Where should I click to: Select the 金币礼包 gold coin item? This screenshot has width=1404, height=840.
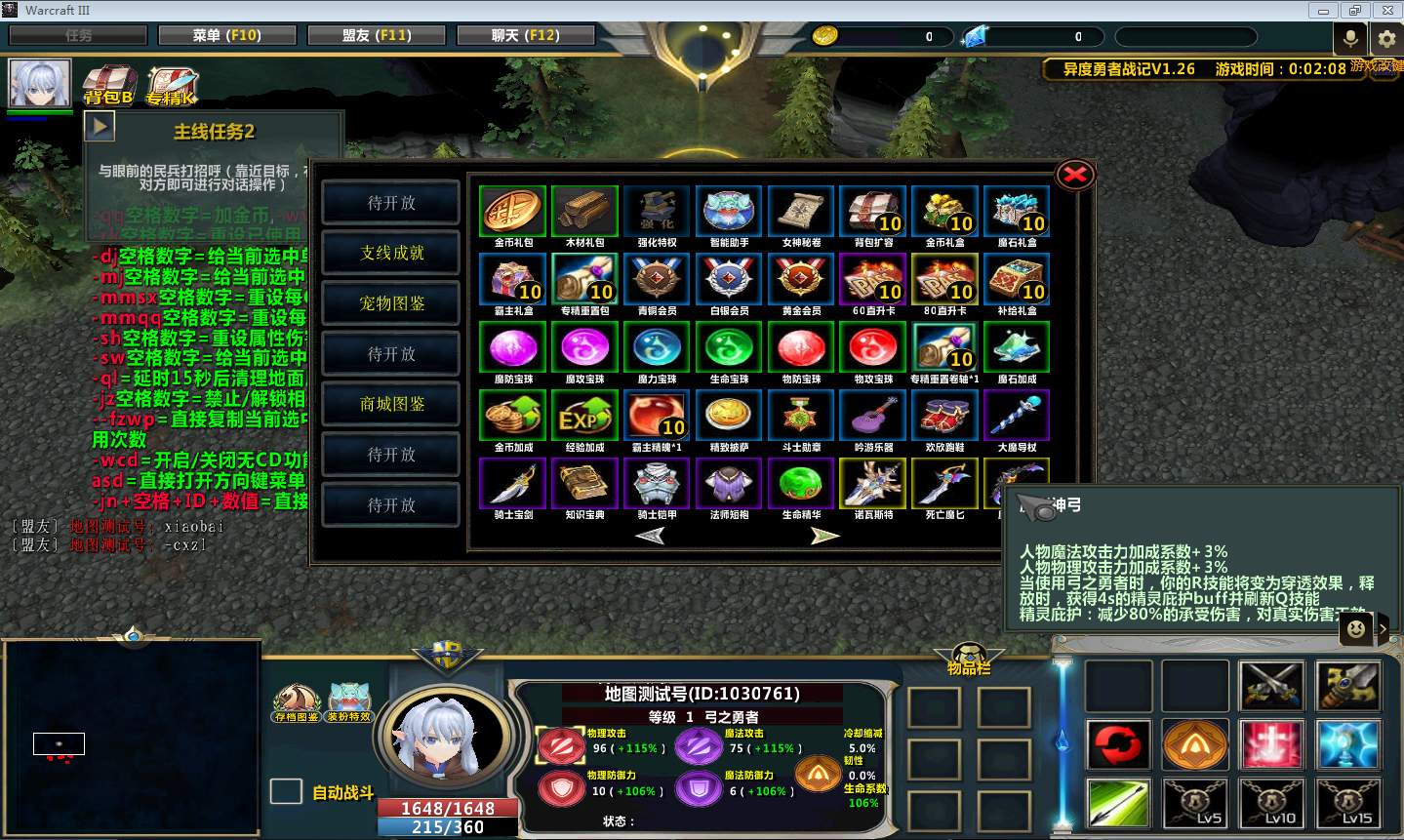coord(513,211)
